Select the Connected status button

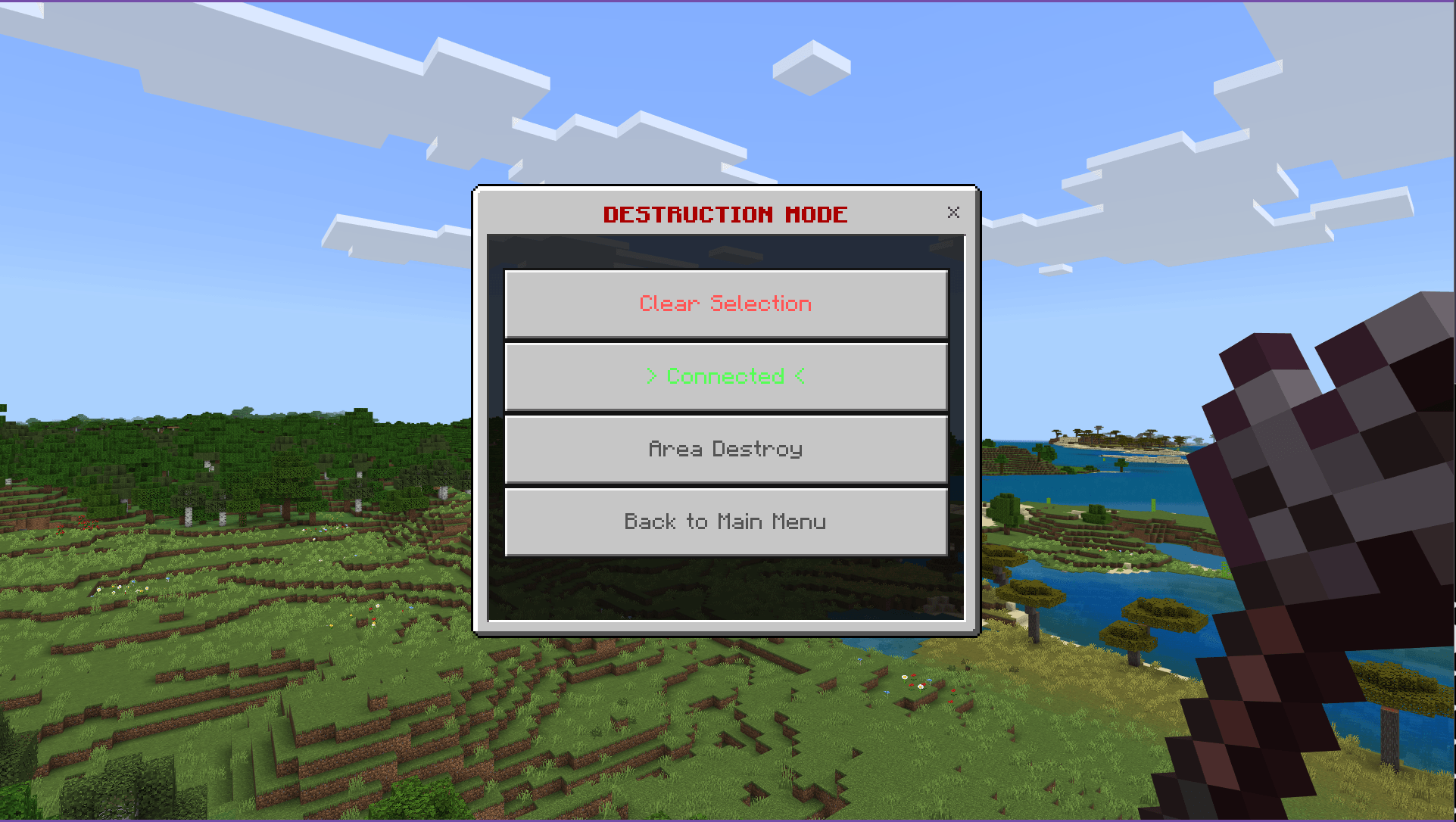coord(725,376)
